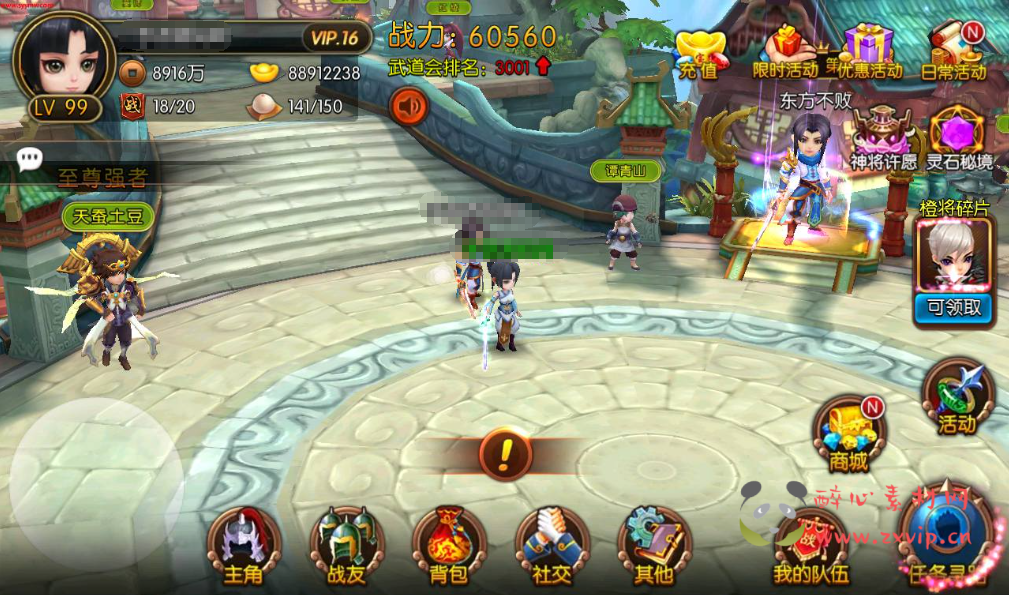
Task: Tap the orange exclamation alert button
Action: pos(505,454)
